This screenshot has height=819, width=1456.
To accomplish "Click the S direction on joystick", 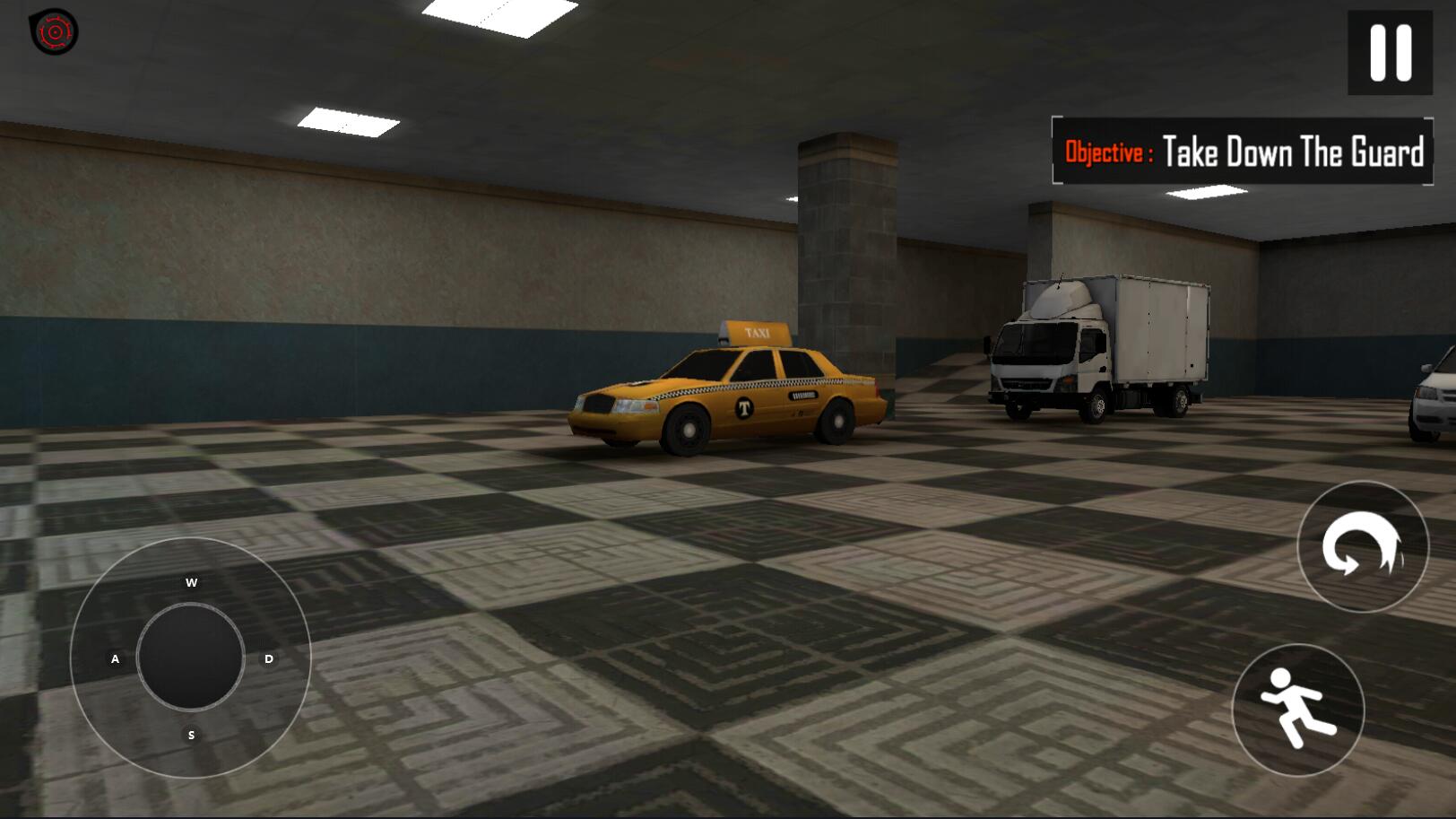I will point(191,735).
